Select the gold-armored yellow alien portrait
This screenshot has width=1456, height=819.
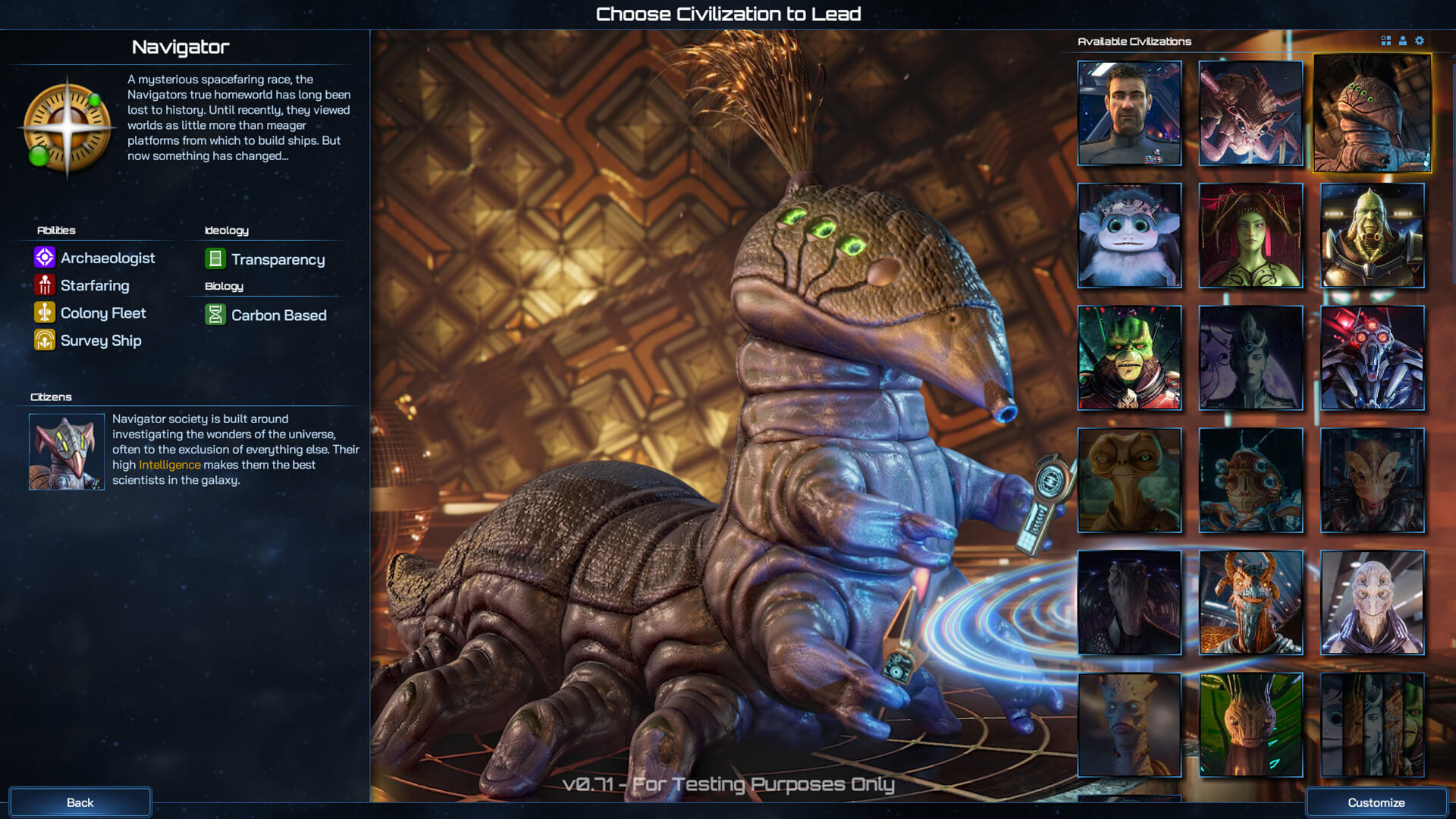(x=1372, y=235)
